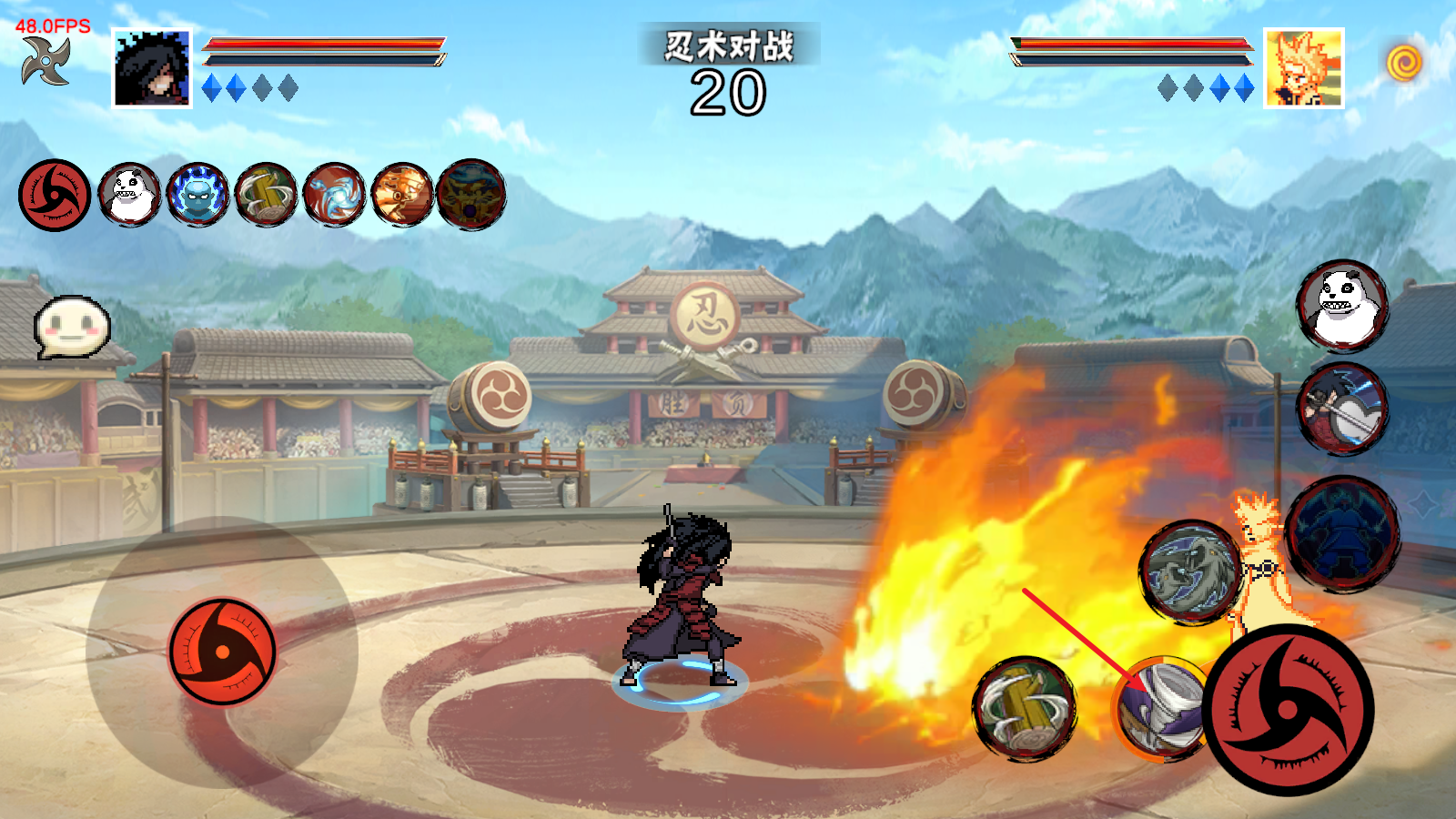Image resolution: width=1456 pixels, height=819 pixels.
Task: Tap the large Sharingan attack button
Action: click(1288, 710)
